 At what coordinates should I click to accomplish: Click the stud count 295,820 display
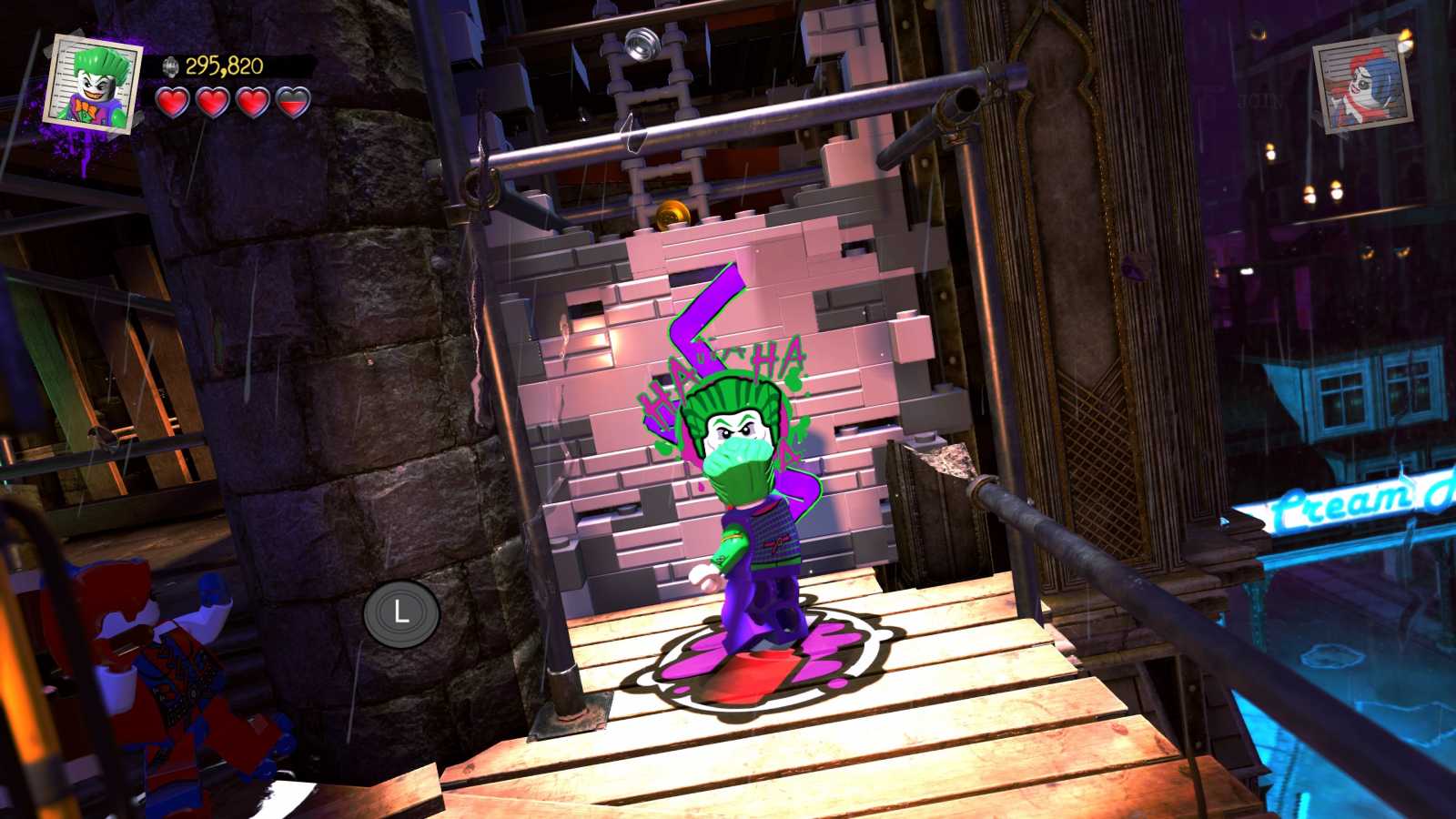click(x=225, y=66)
